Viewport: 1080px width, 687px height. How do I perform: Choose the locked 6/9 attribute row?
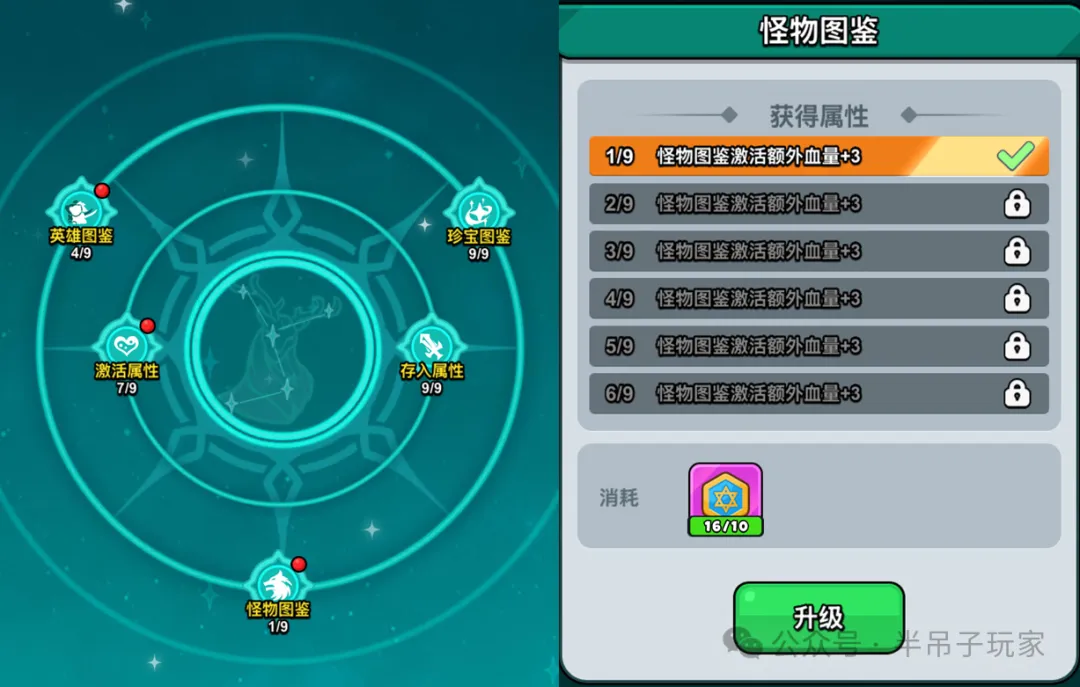[x=818, y=393]
